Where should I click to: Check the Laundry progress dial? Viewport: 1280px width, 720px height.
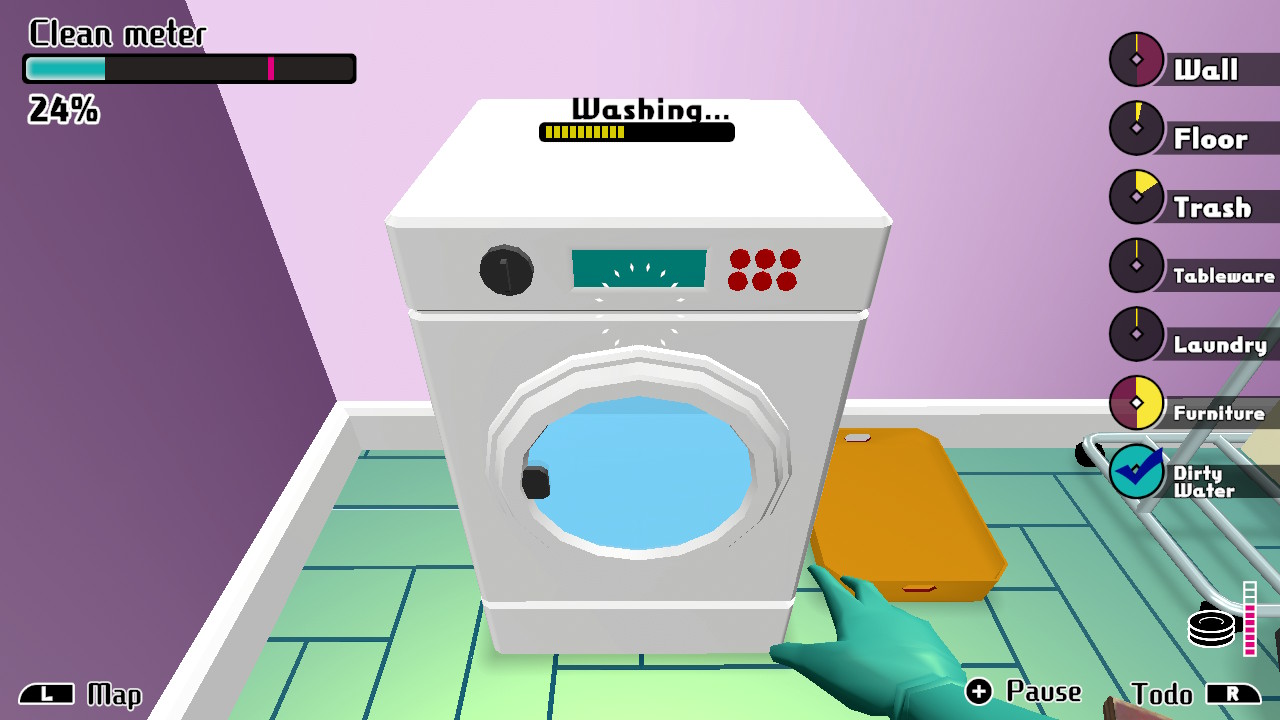(1136, 333)
